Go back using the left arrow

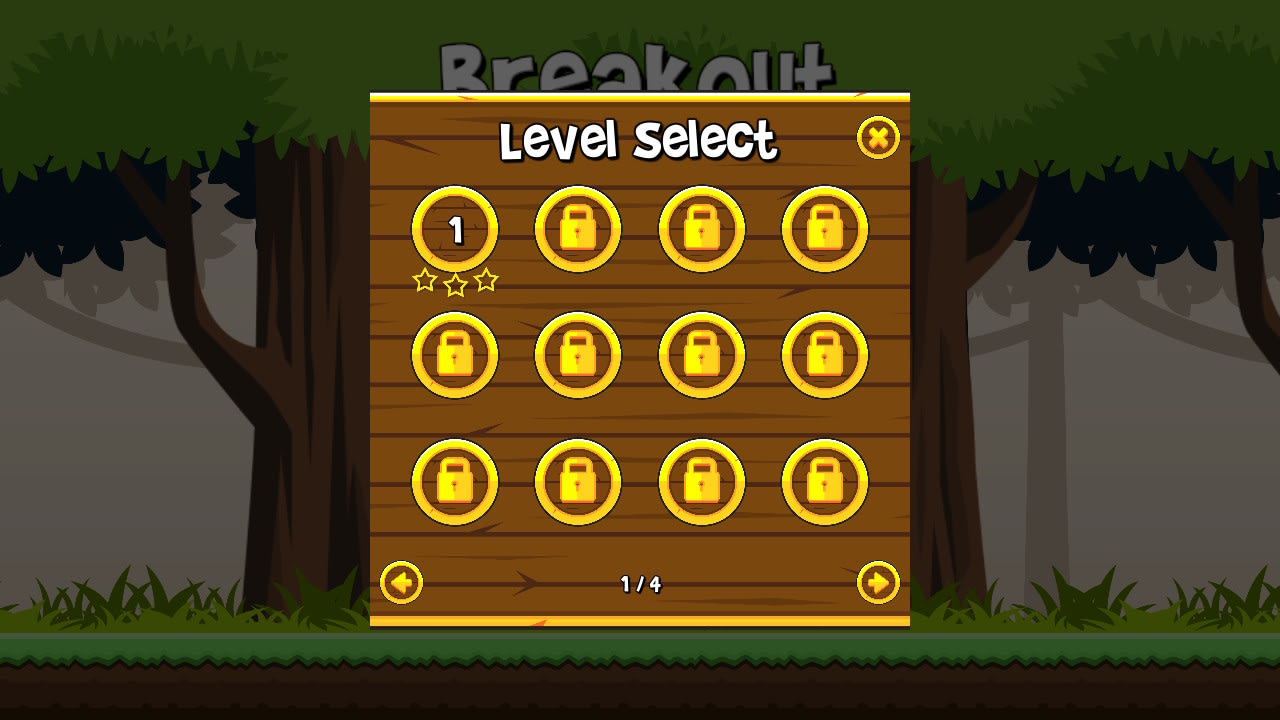point(401,584)
